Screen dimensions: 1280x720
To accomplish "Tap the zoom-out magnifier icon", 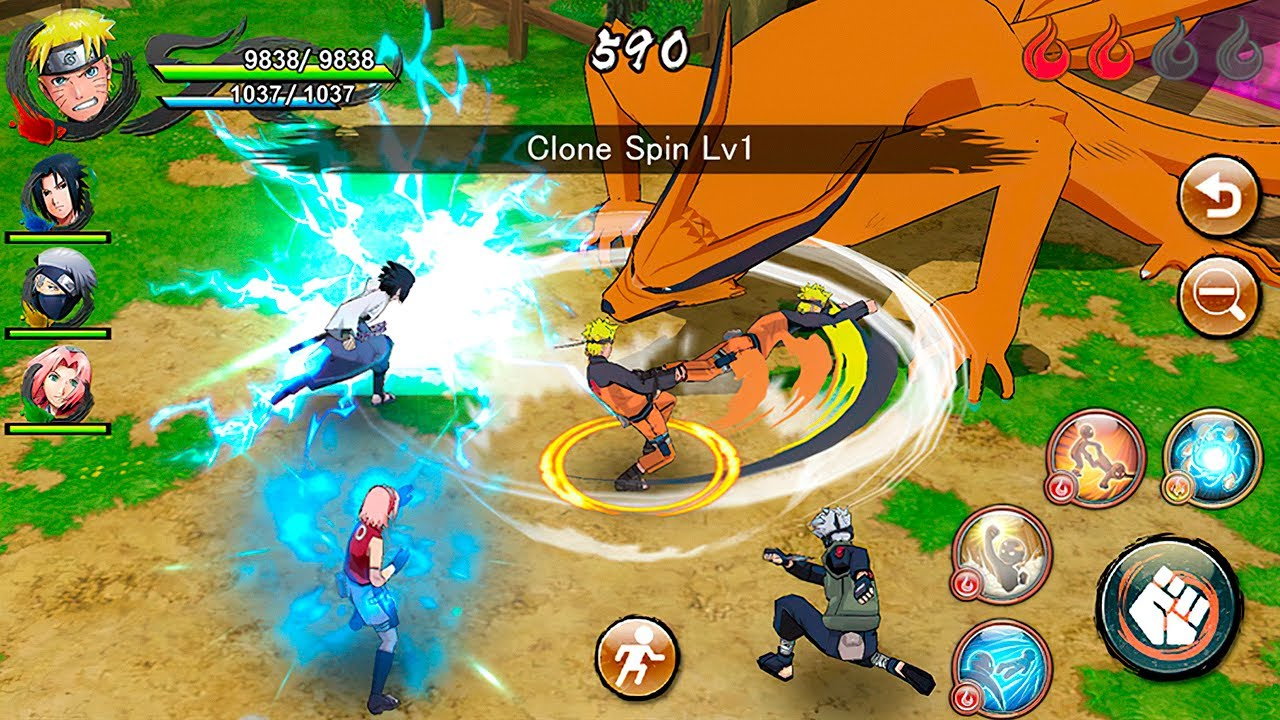I will (x=1216, y=302).
